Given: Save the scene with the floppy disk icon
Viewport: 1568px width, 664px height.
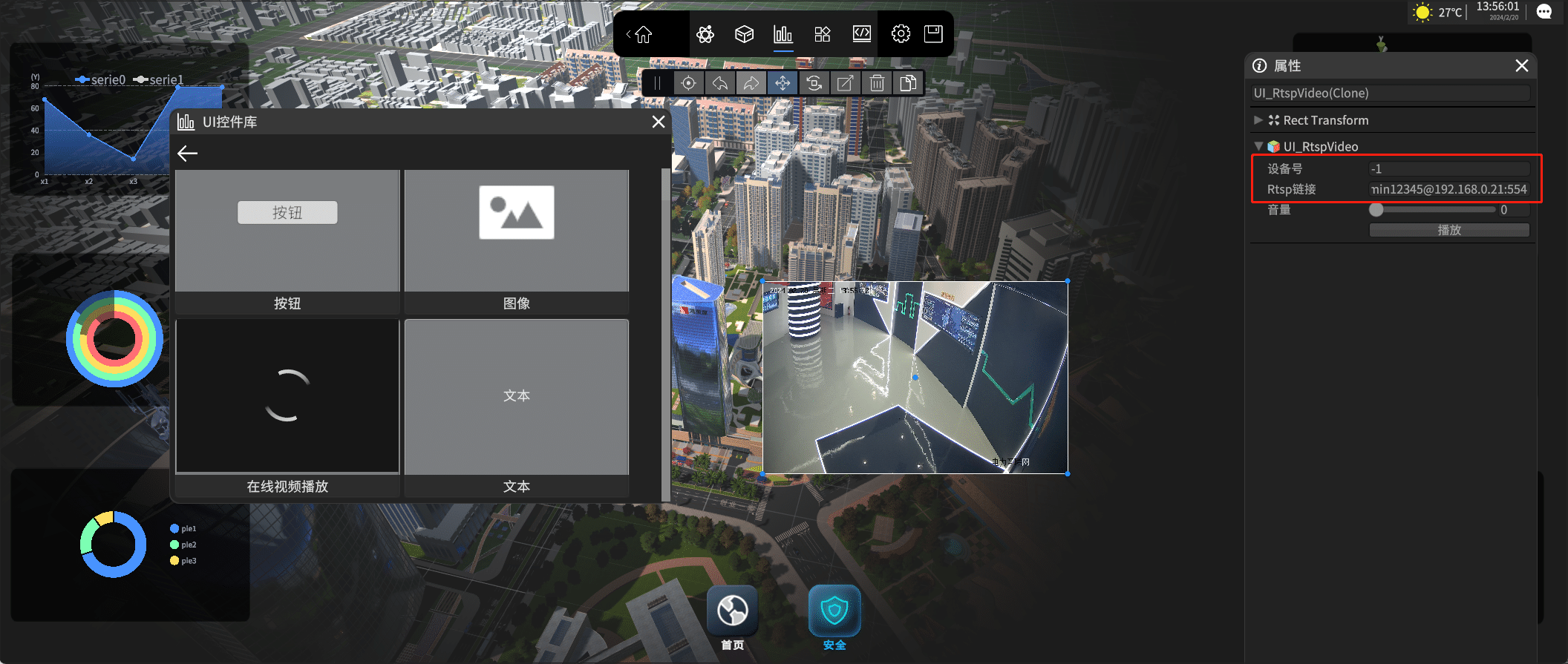Looking at the screenshot, I should coord(933,34).
